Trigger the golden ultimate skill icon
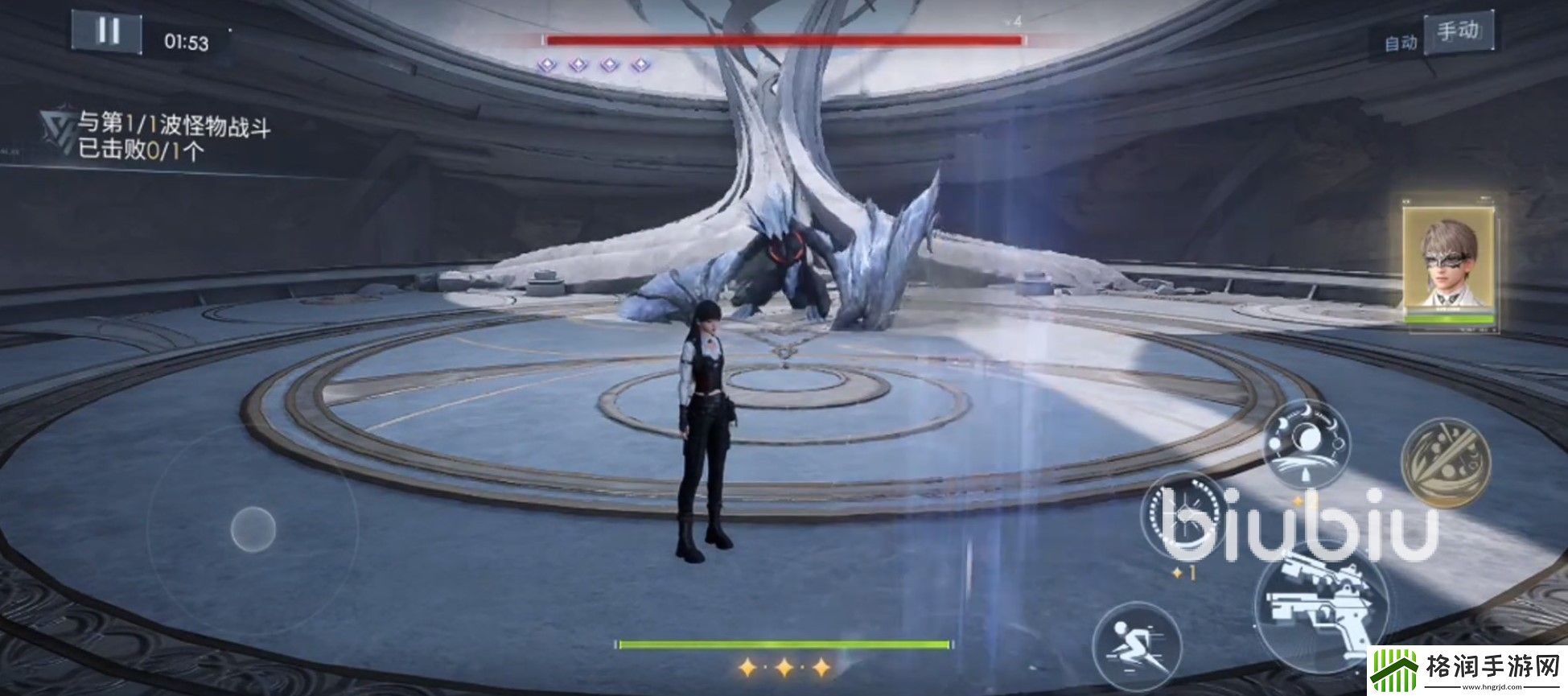The width and height of the screenshot is (1568, 696). click(x=1445, y=463)
